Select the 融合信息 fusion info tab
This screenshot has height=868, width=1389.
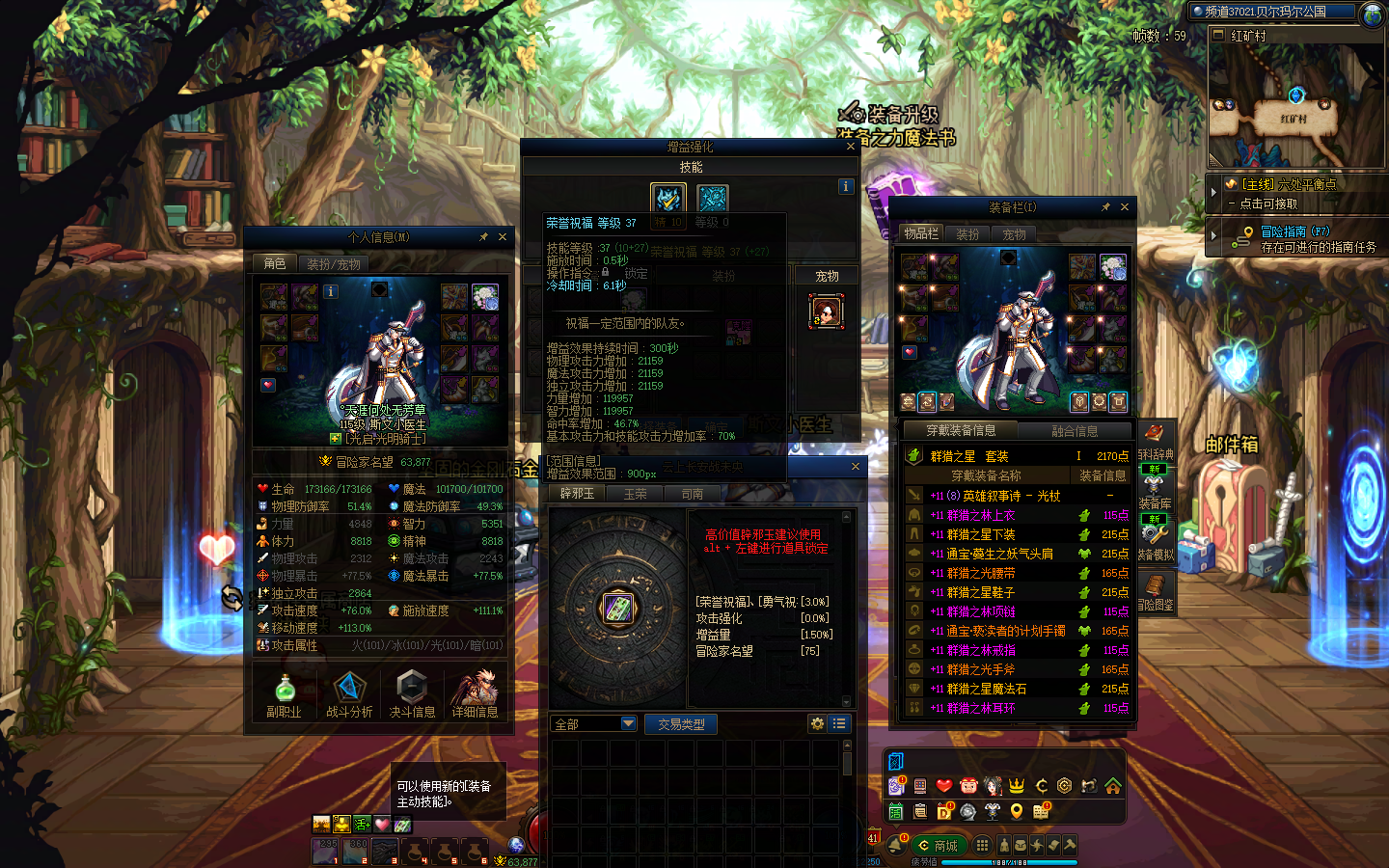tap(1075, 431)
